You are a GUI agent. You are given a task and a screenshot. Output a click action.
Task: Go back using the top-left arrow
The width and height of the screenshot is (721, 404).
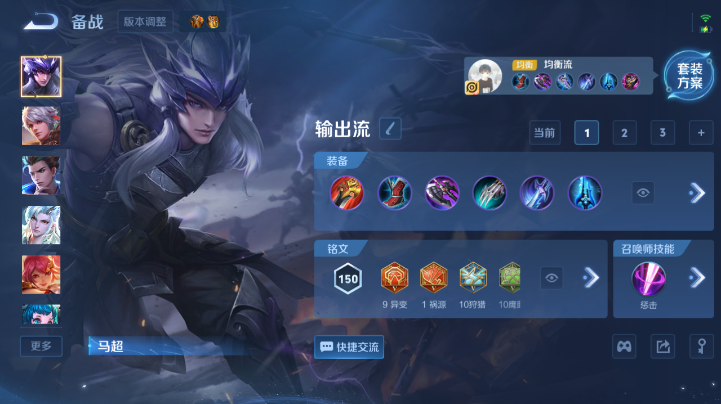pos(41,21)
